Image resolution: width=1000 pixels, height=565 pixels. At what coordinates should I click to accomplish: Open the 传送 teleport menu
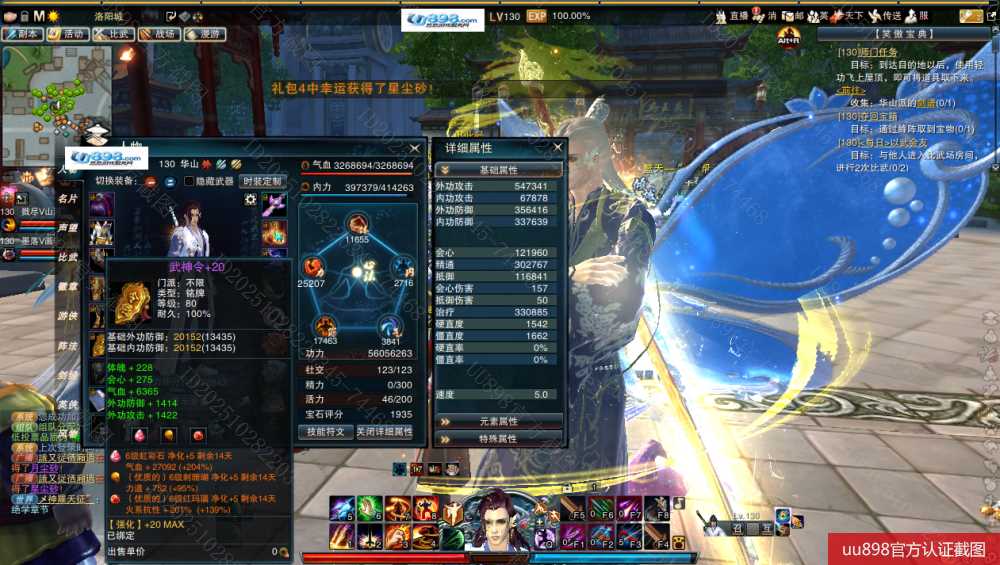[x=885, y=16]
